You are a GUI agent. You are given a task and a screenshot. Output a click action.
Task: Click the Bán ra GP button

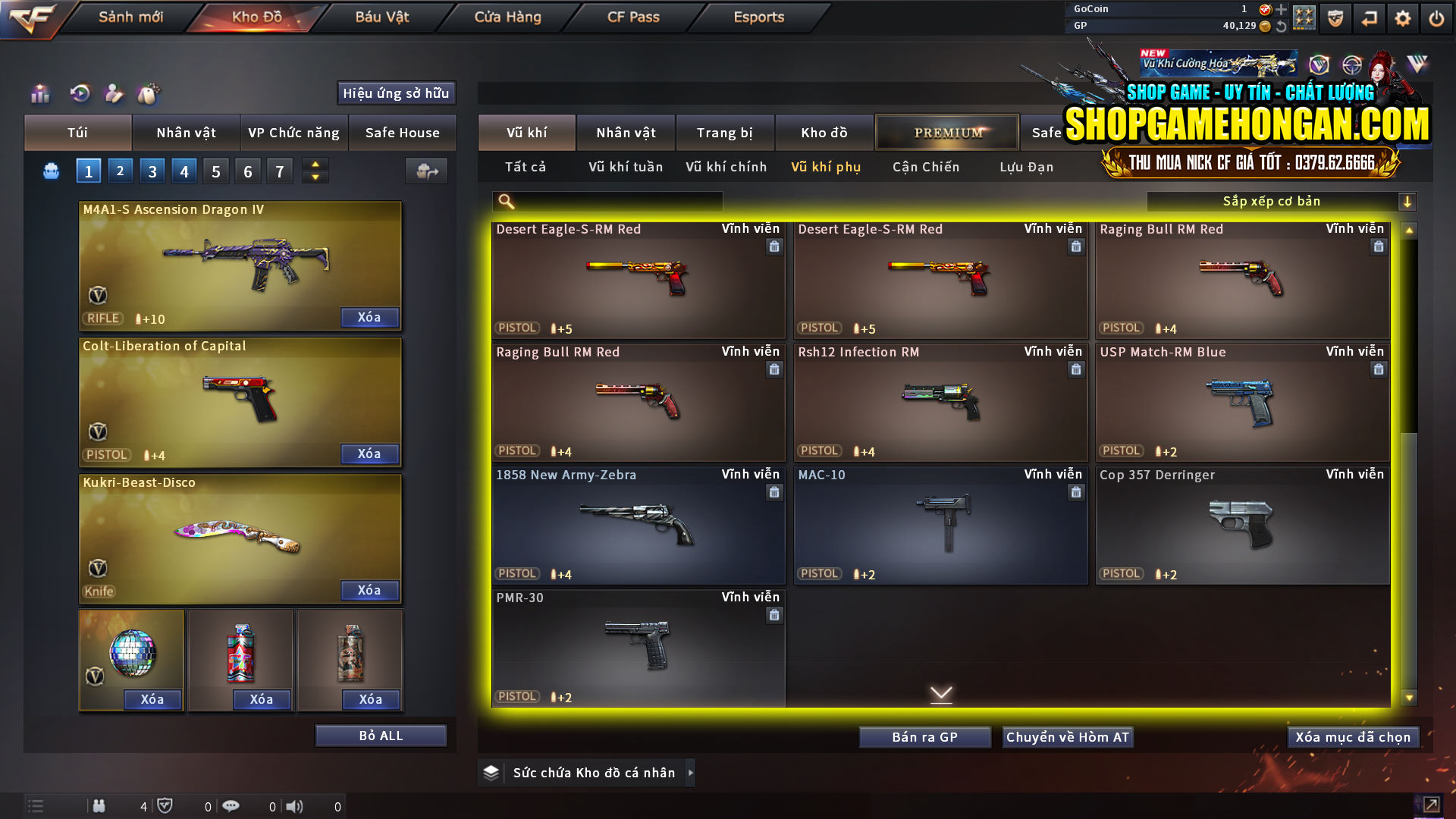coord(924,736)
